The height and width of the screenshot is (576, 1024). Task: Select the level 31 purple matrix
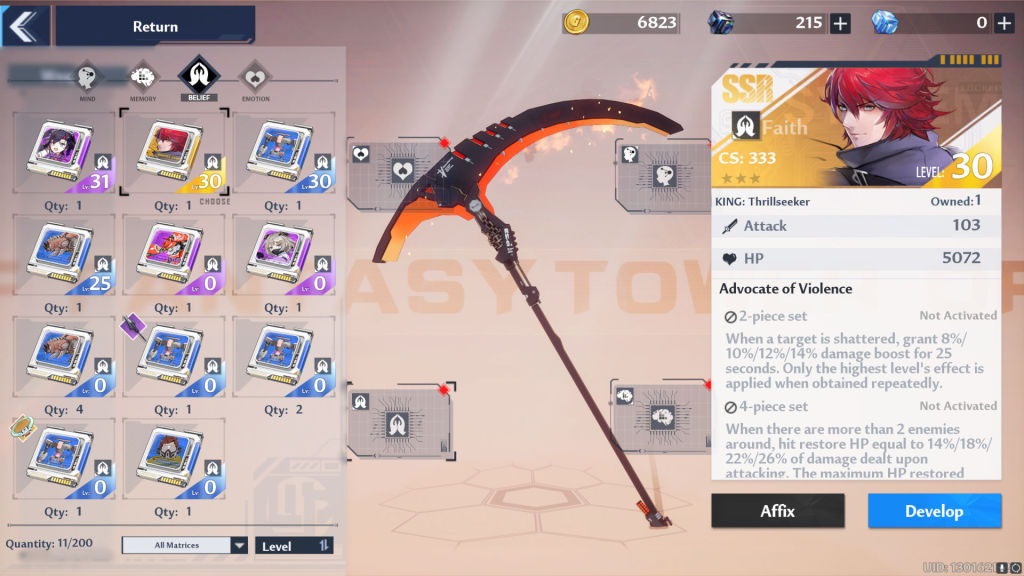(x=65, y=152)
